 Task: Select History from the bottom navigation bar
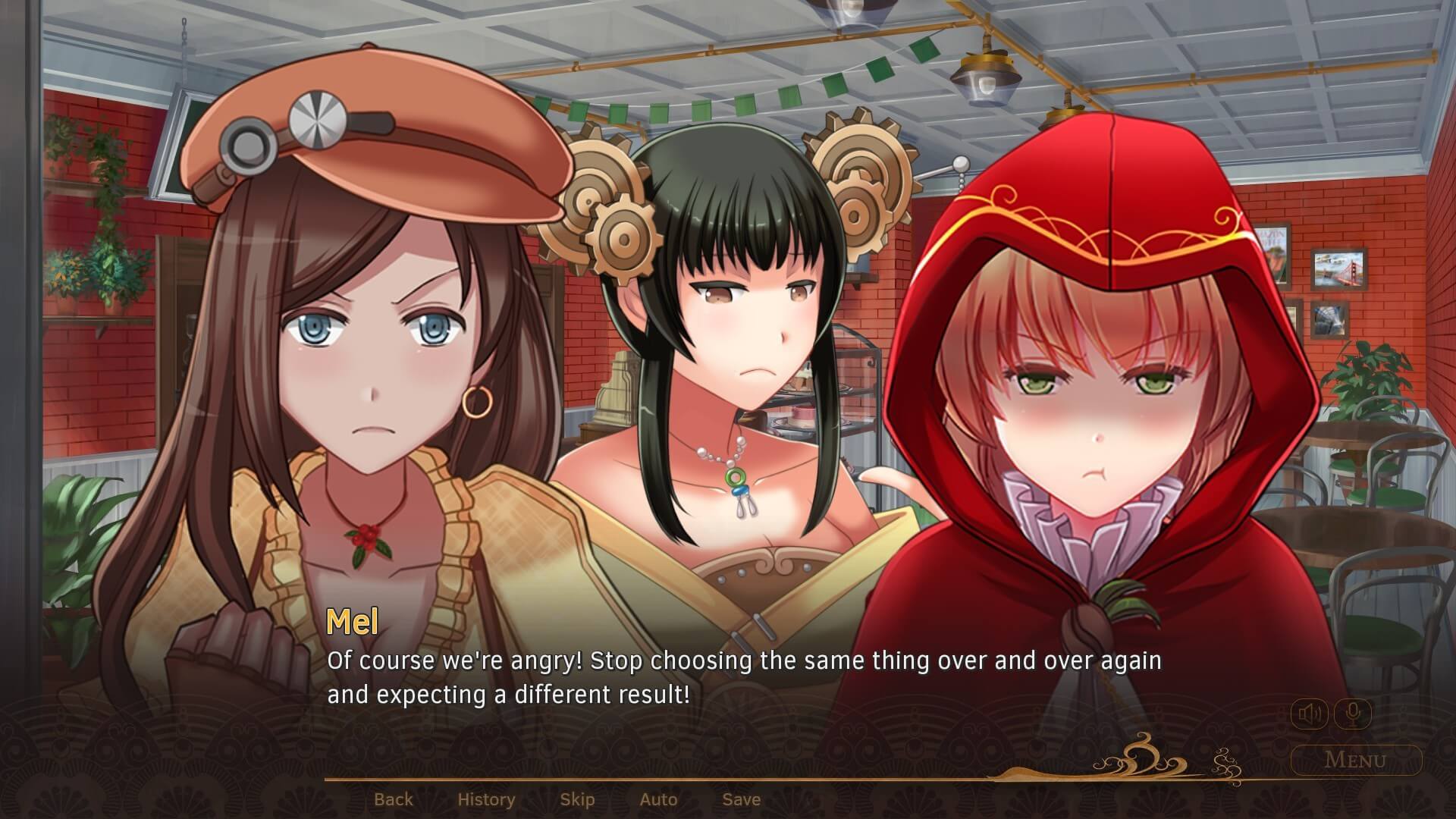click(486, 799)
